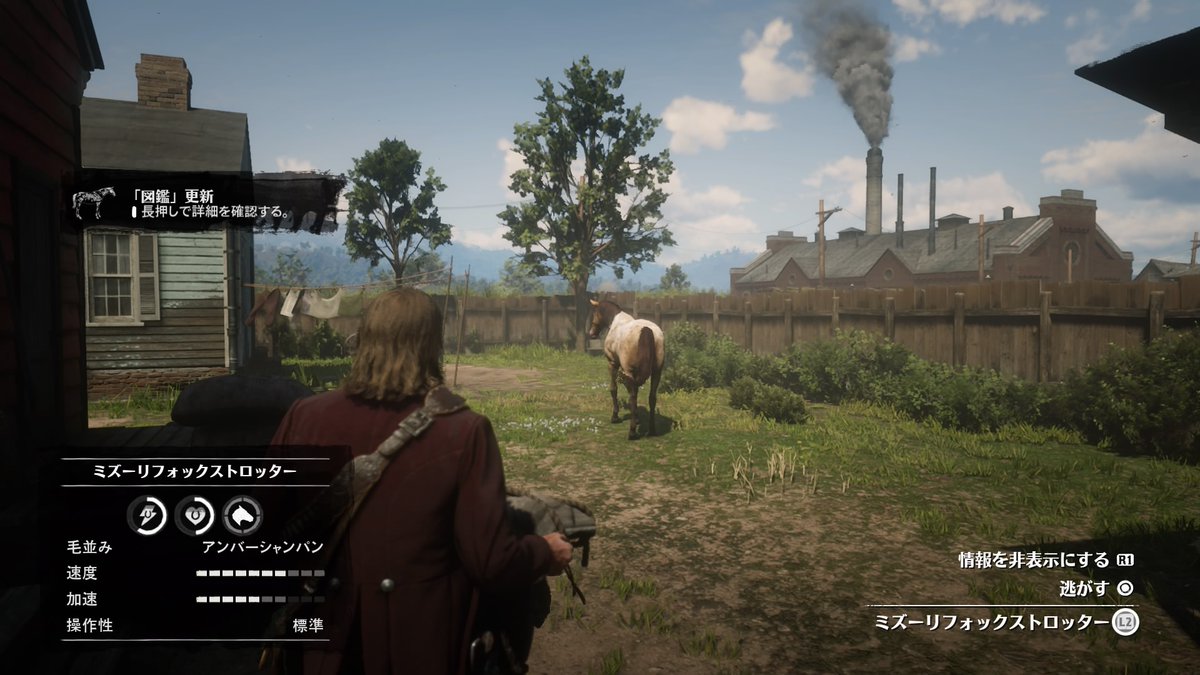Click the horse name header in stats panel
This screenshot has height=675, width=1200.
point(194,472)
